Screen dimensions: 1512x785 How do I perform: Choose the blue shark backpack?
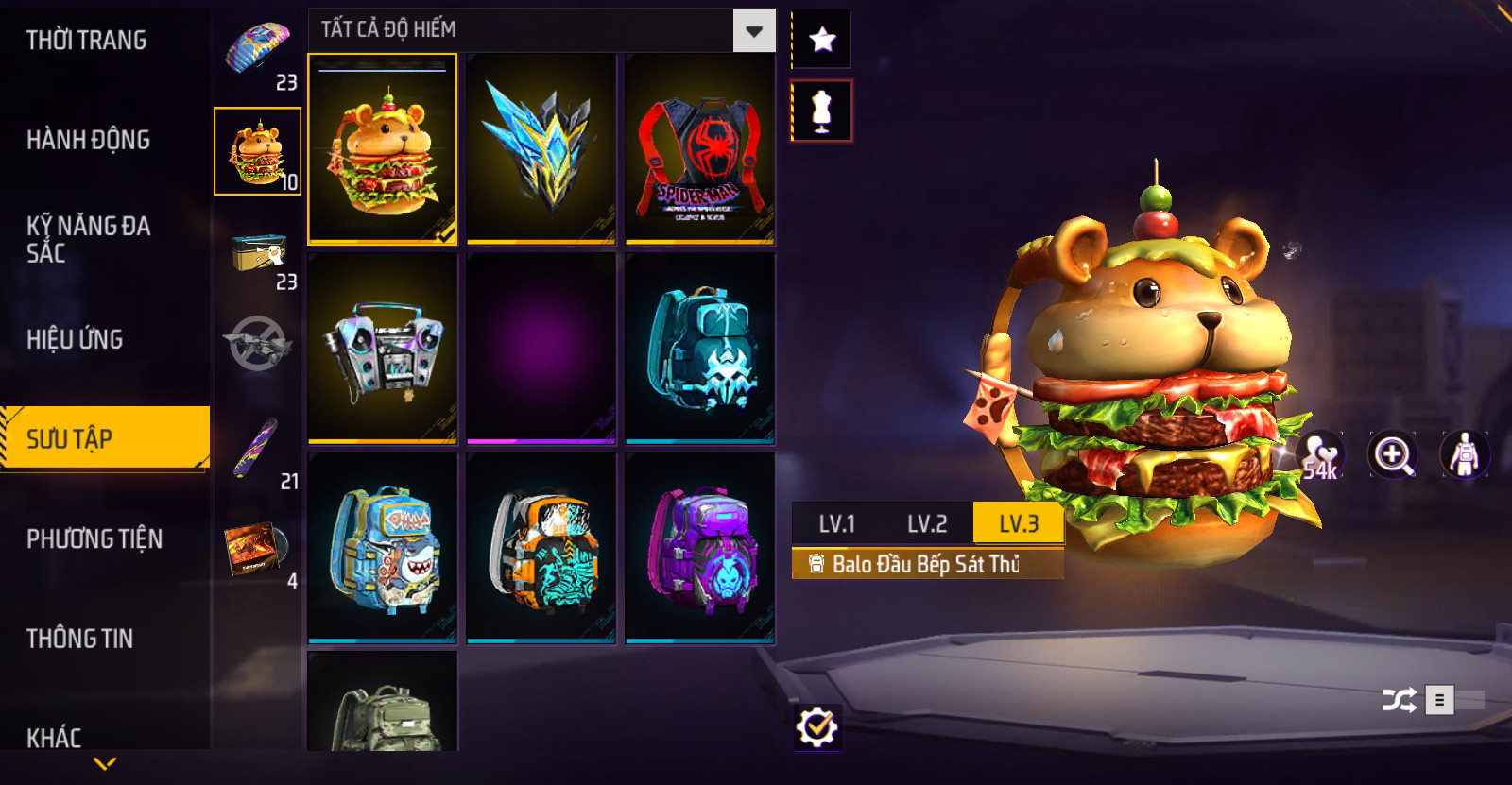tap(383, 548)
